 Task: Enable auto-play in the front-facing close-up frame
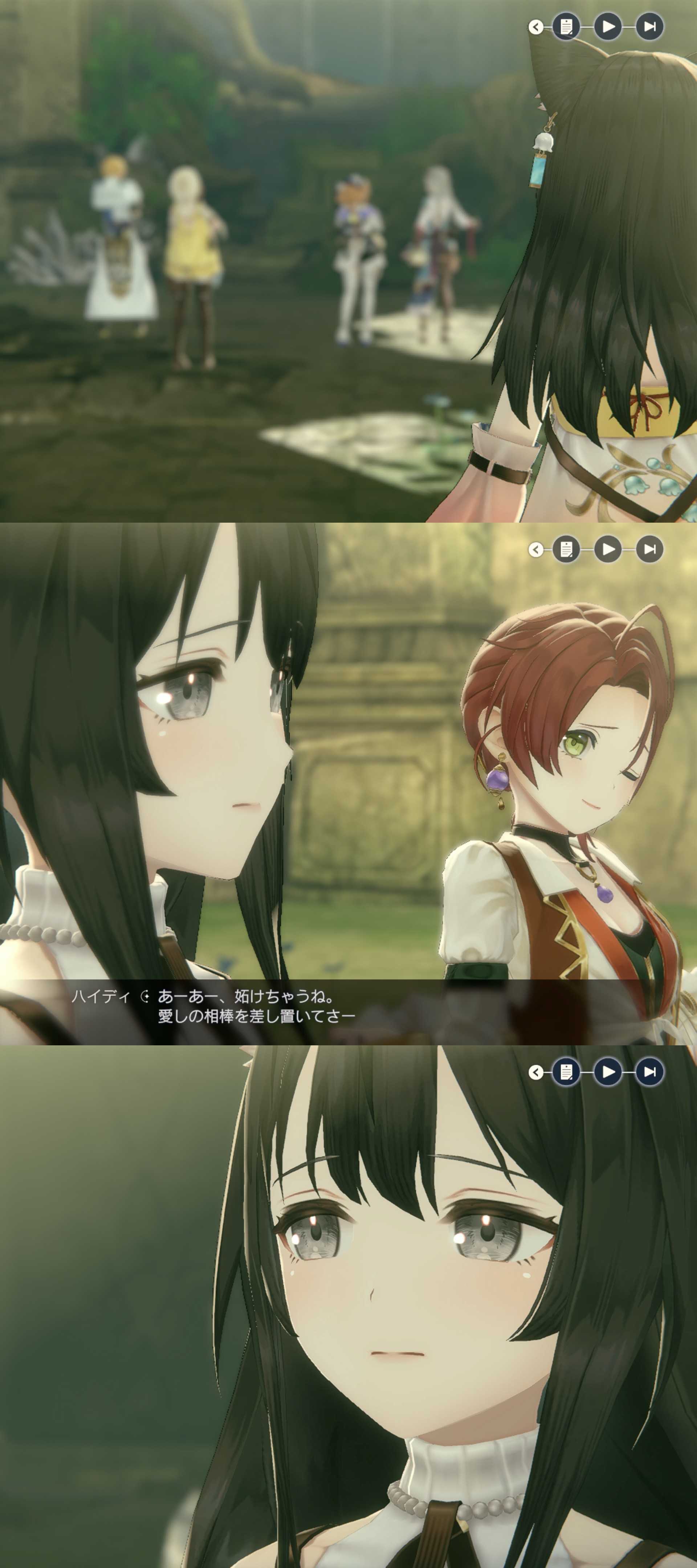click(608, 1072)
